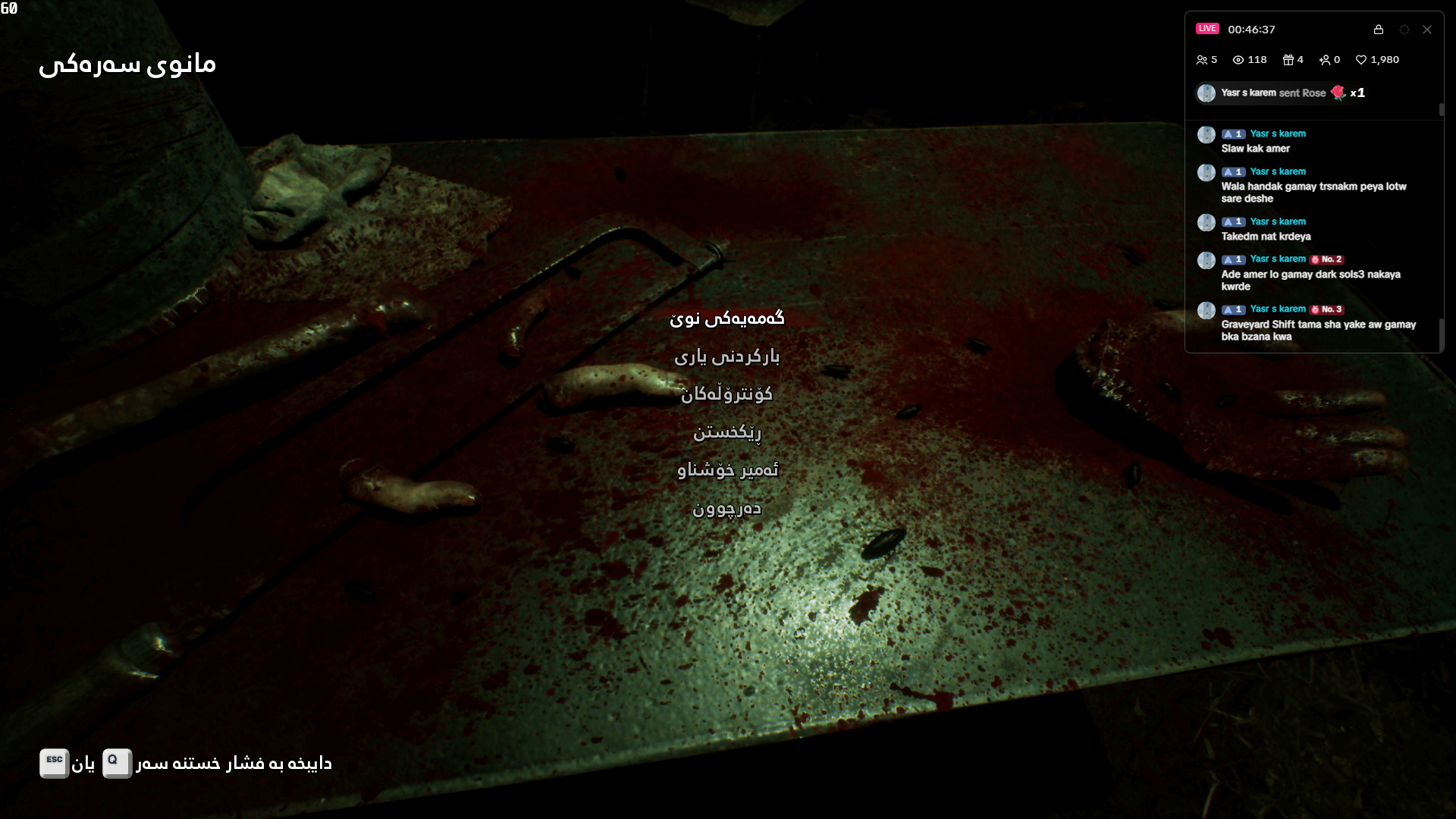Open Yasr s karem's profile avatar

tap(1206, 134)
